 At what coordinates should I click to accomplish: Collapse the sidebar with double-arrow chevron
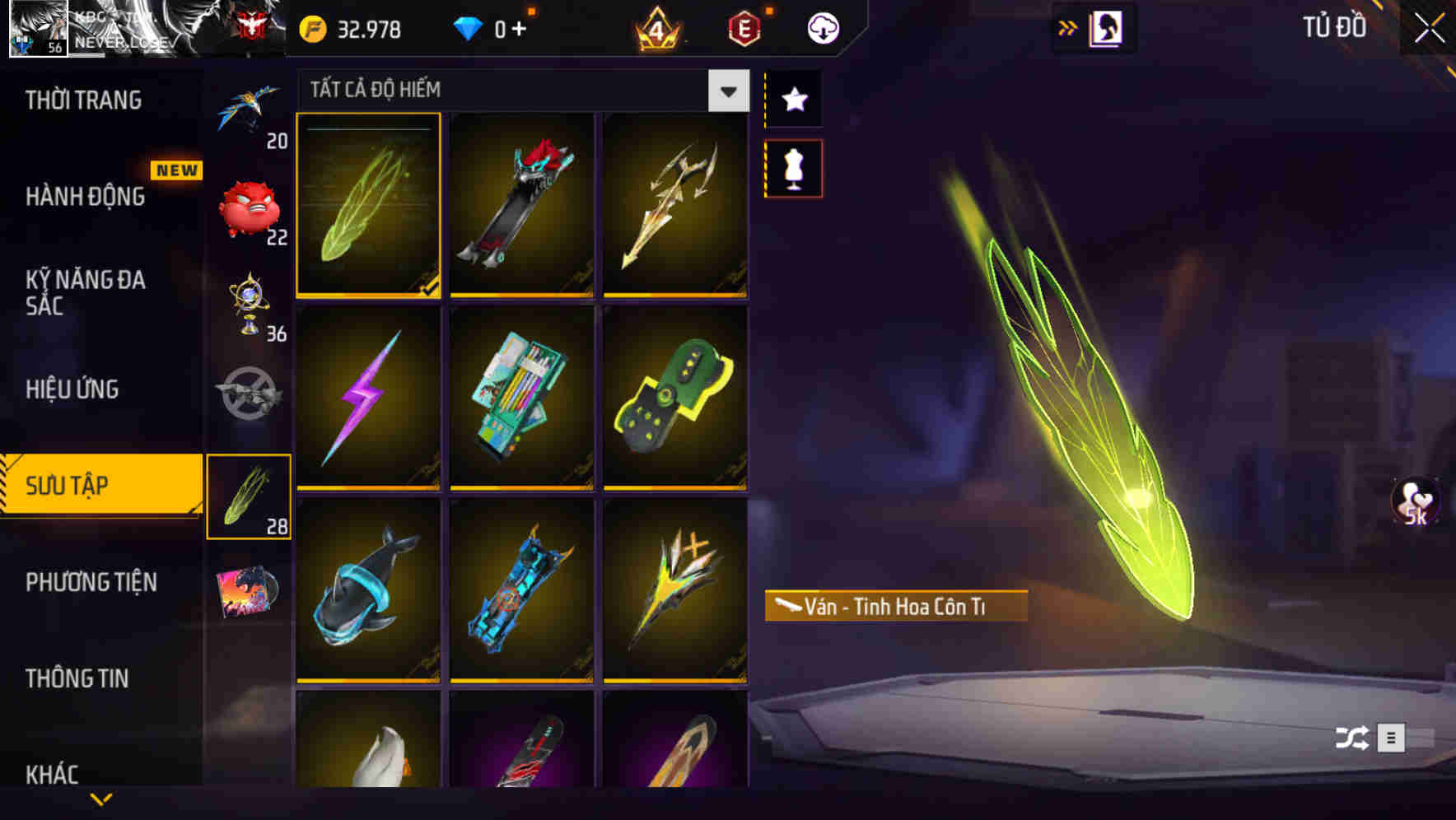coord(1068,26)
